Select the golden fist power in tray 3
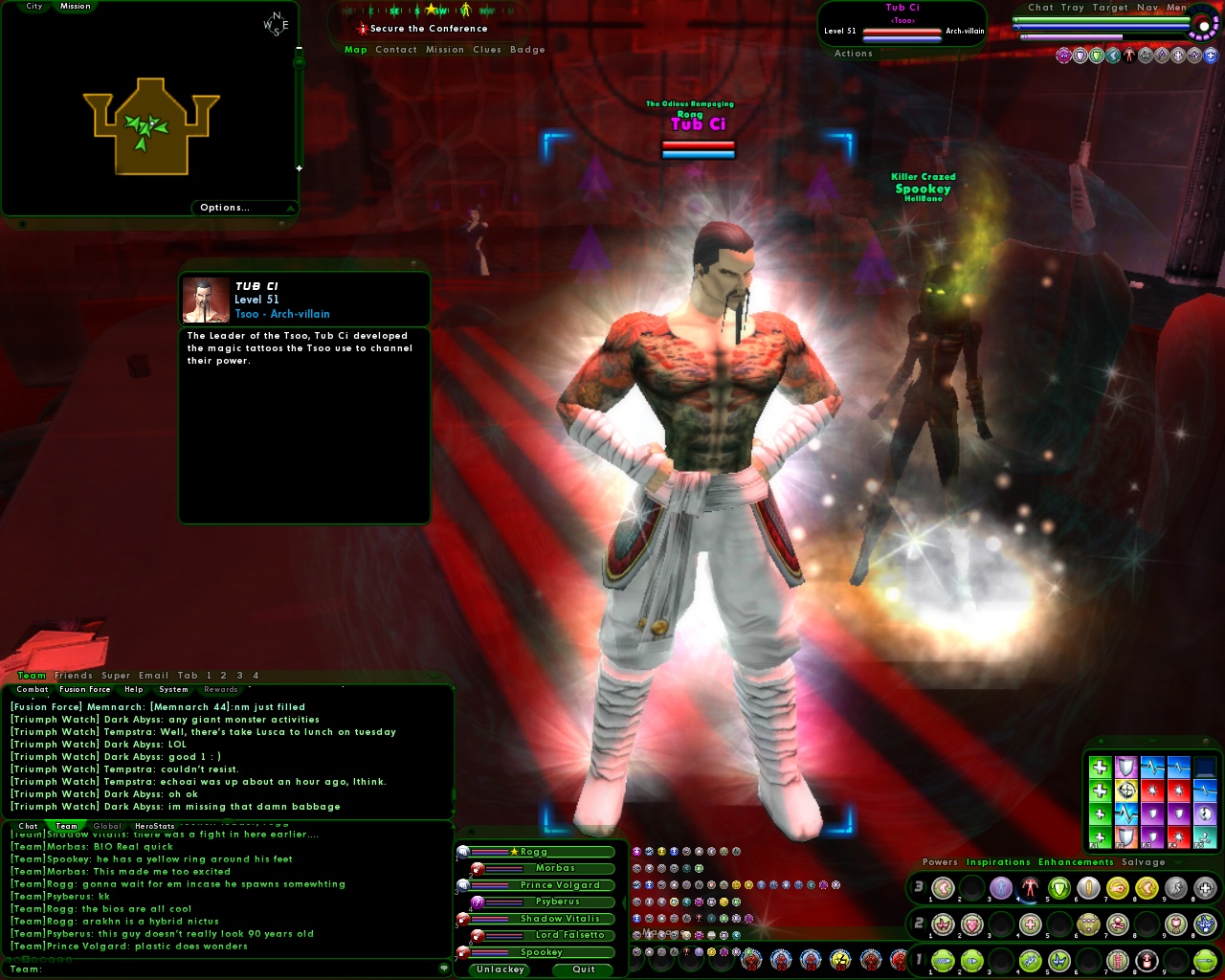Image resolution: width=1225 pixels, height=980 pixels. [1120, 887]
